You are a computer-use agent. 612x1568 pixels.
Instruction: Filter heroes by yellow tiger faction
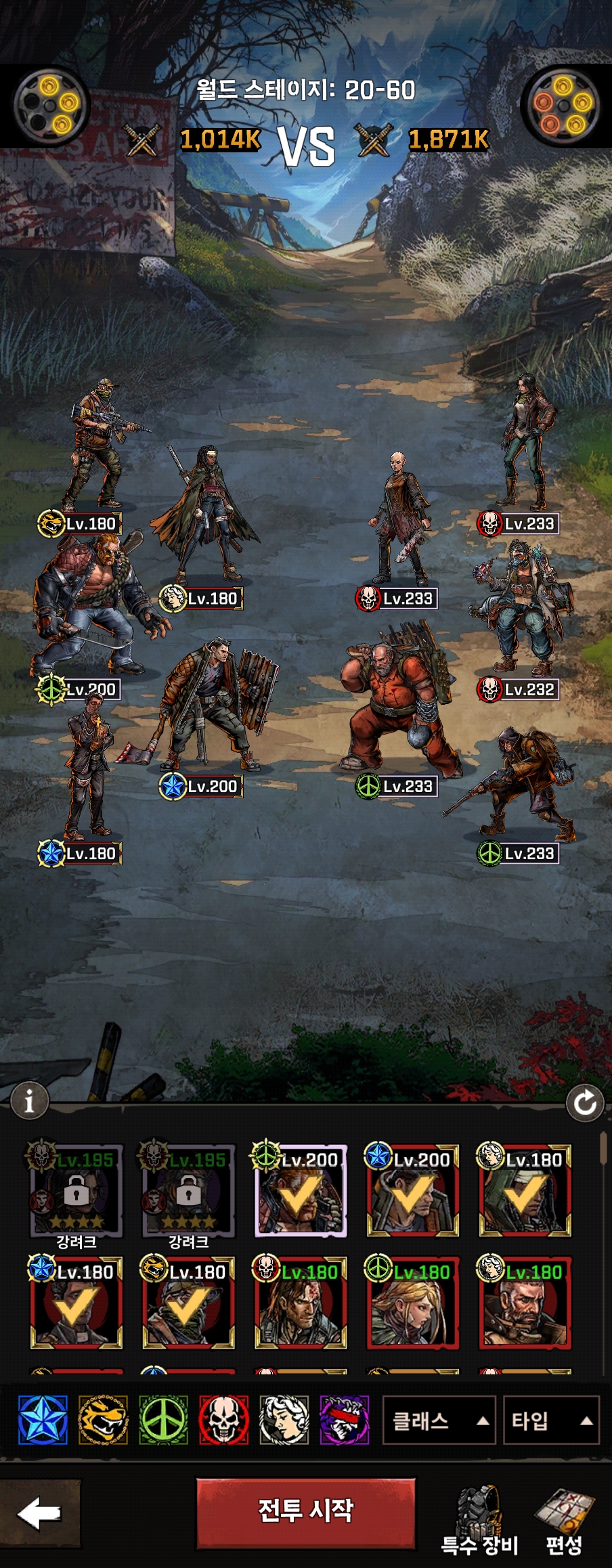(103, 1420)
